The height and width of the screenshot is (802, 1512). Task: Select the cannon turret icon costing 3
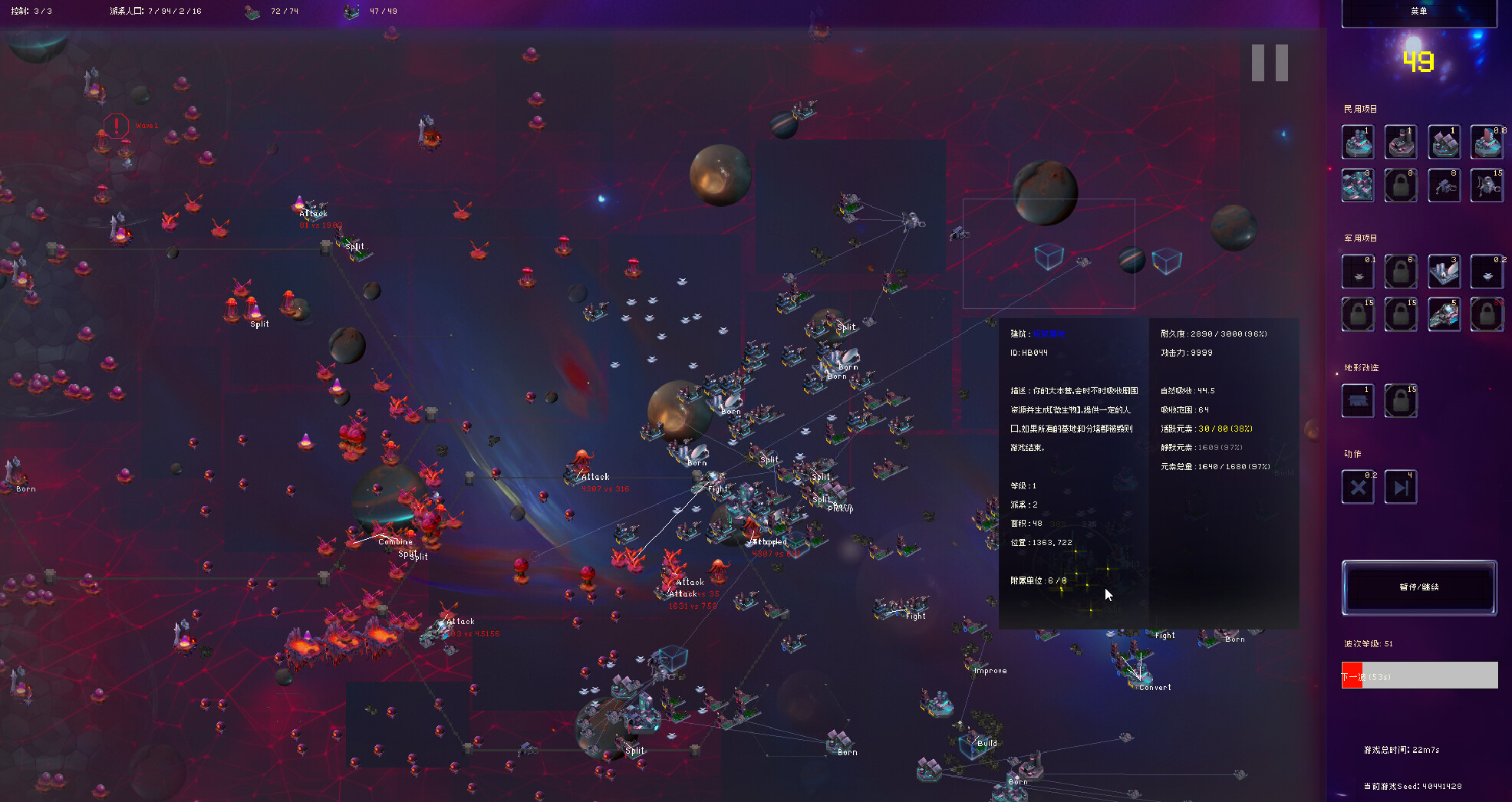click(1444, 271)
